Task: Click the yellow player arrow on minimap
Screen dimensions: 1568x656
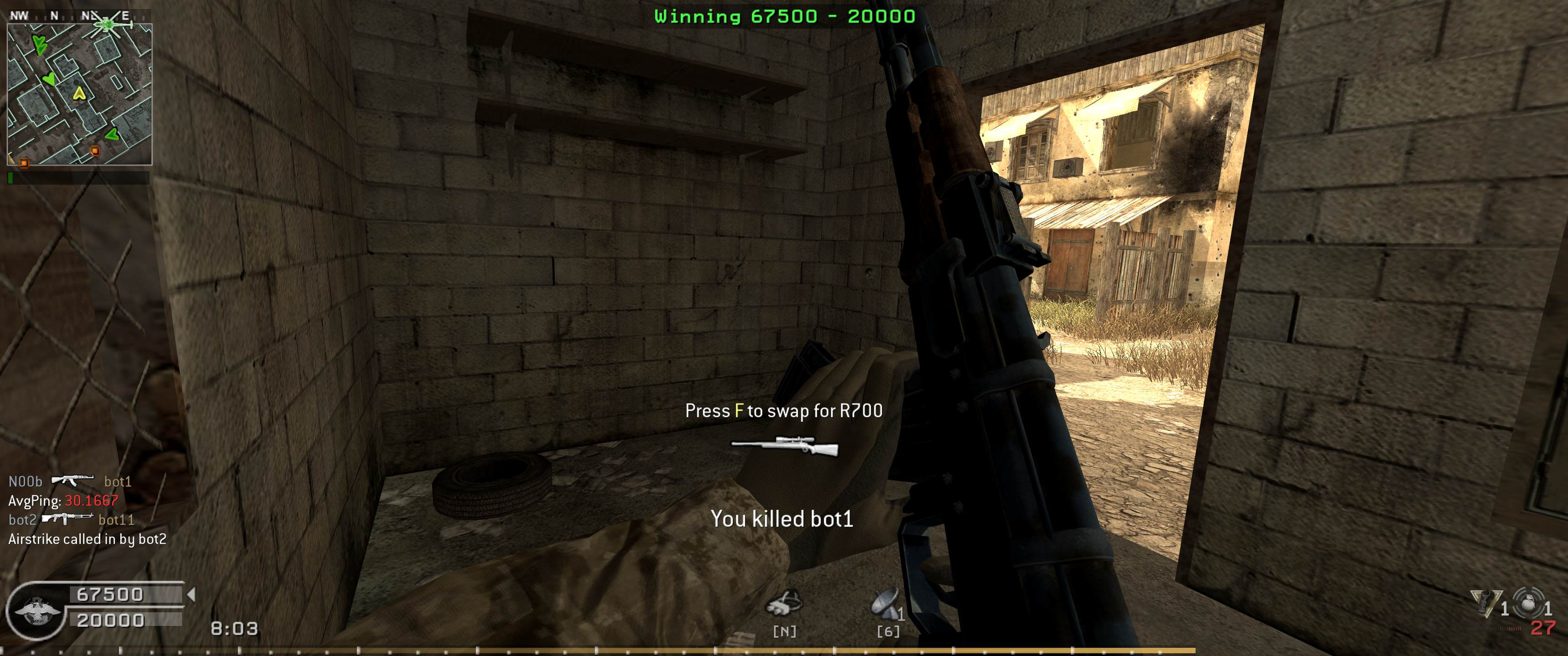Action: click(x=78, y=94)
